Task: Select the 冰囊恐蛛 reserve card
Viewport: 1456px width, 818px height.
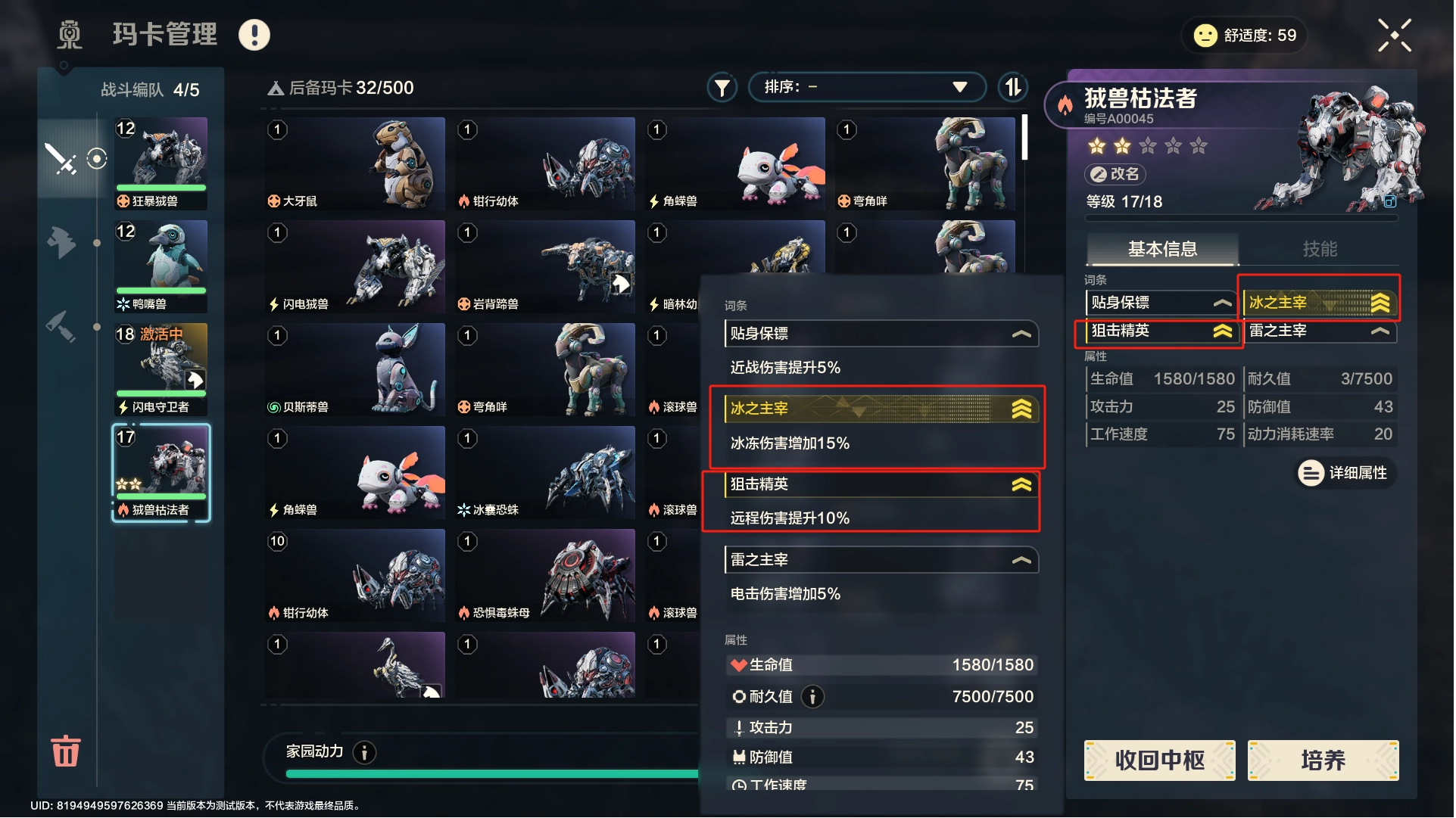Action: (x=545, y=472)
